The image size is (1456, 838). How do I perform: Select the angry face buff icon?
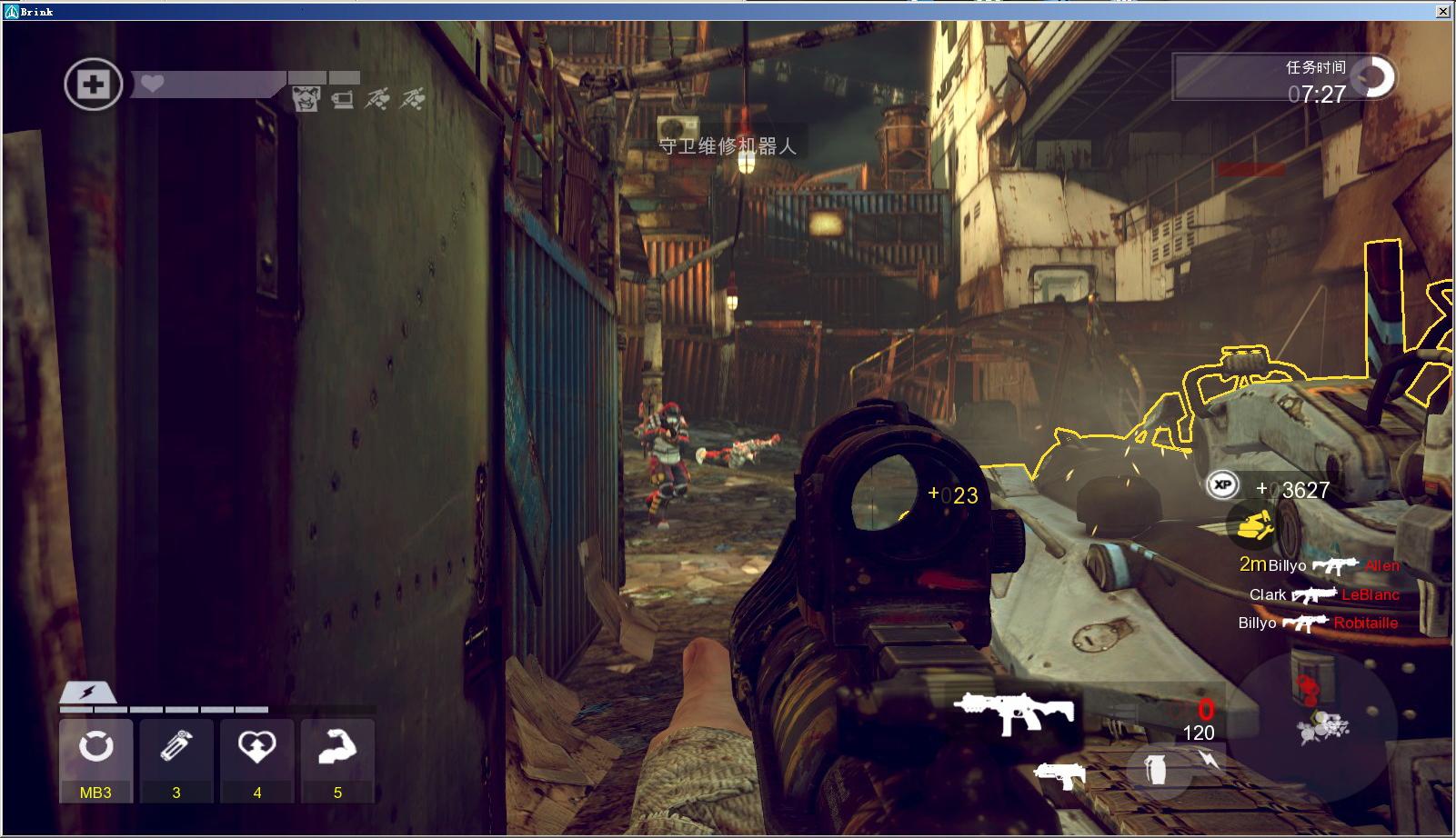point(306,98)
